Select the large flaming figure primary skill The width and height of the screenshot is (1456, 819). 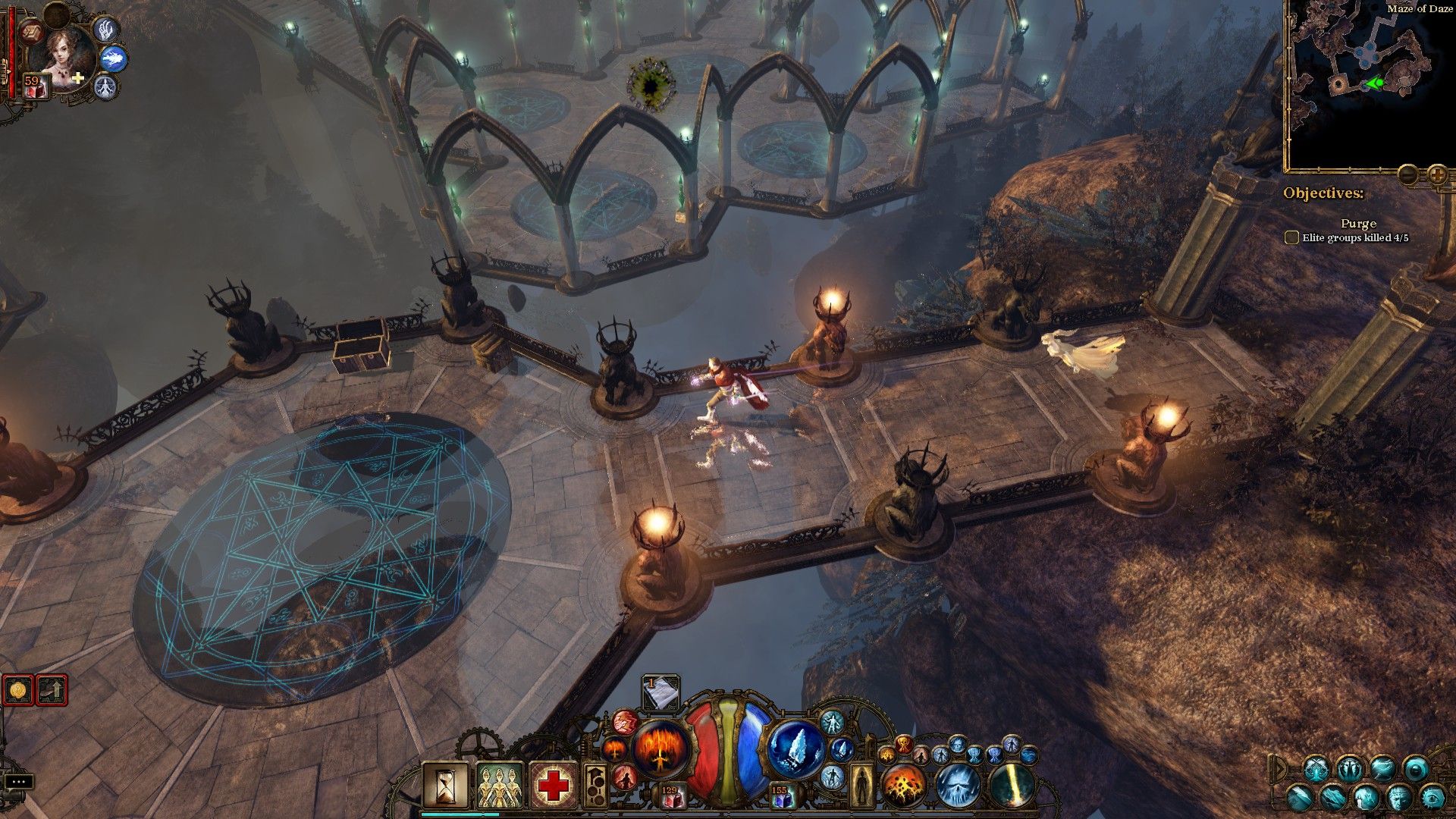coord(661,748)
